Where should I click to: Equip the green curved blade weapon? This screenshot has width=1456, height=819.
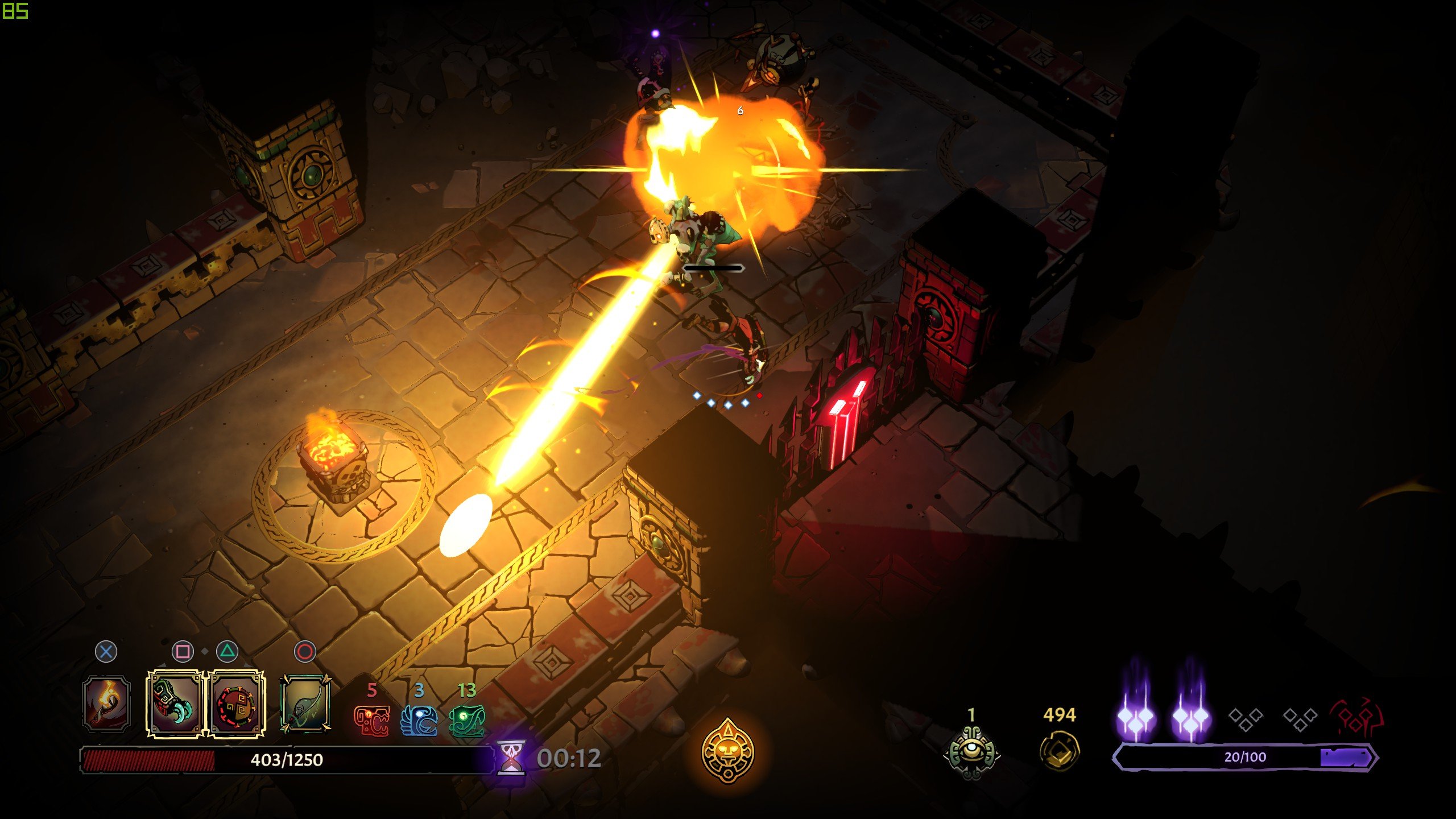(x=305, y=704)
